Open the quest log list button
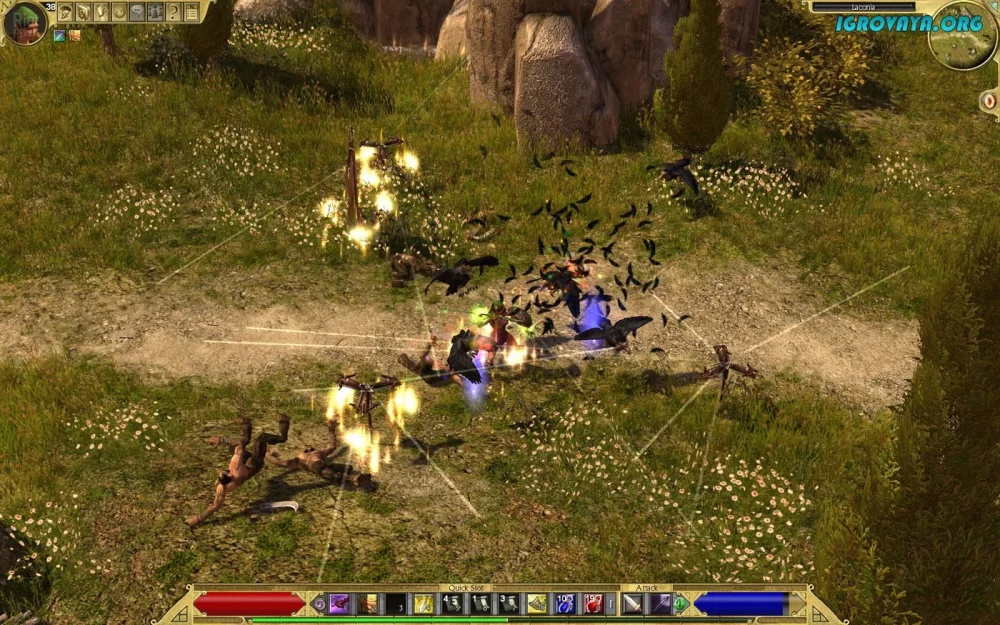This screenshot has width=1000, height=625. pos(191,12)
